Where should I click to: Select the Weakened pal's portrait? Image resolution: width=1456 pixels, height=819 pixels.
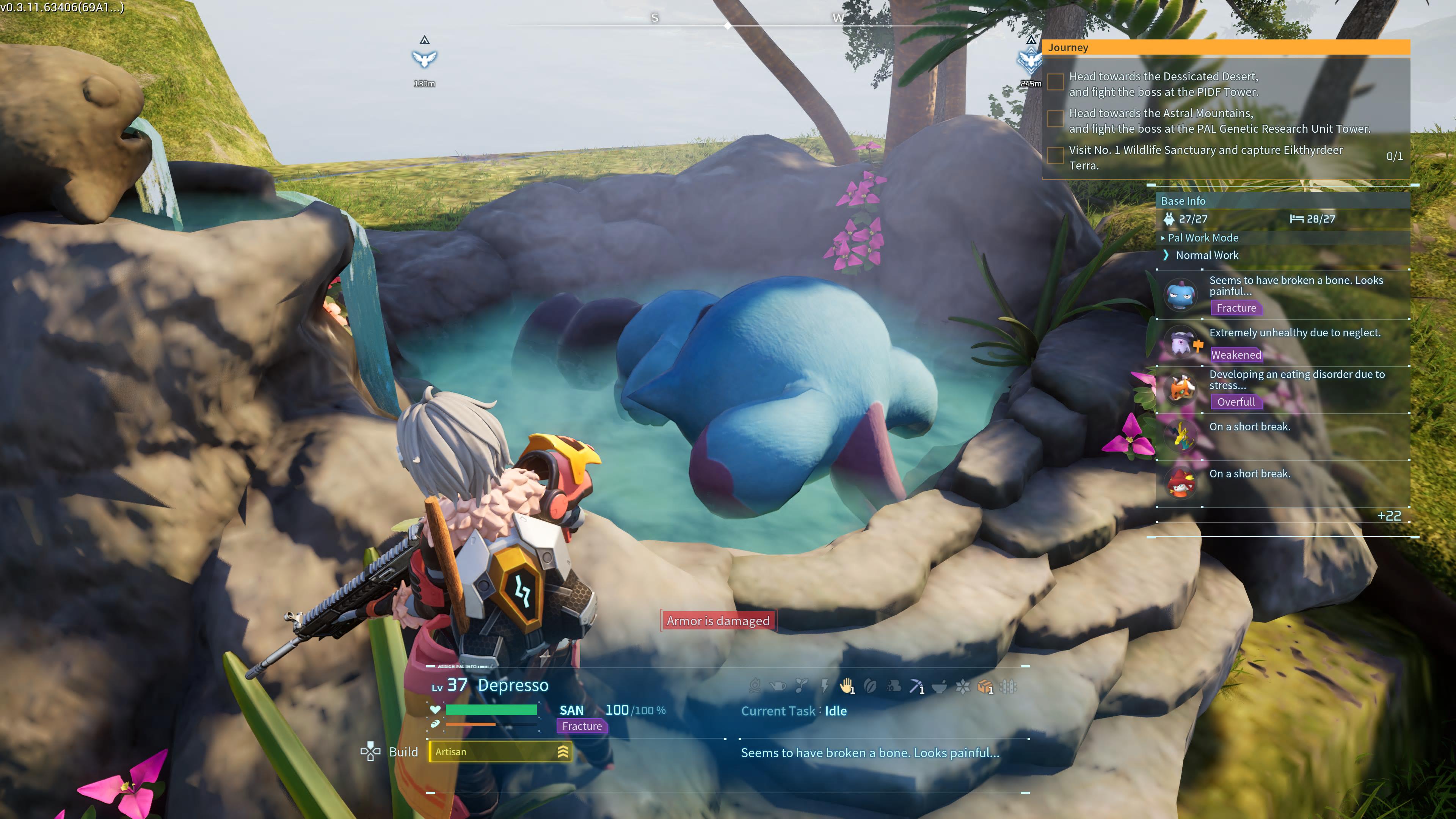tap(1181, 342)
